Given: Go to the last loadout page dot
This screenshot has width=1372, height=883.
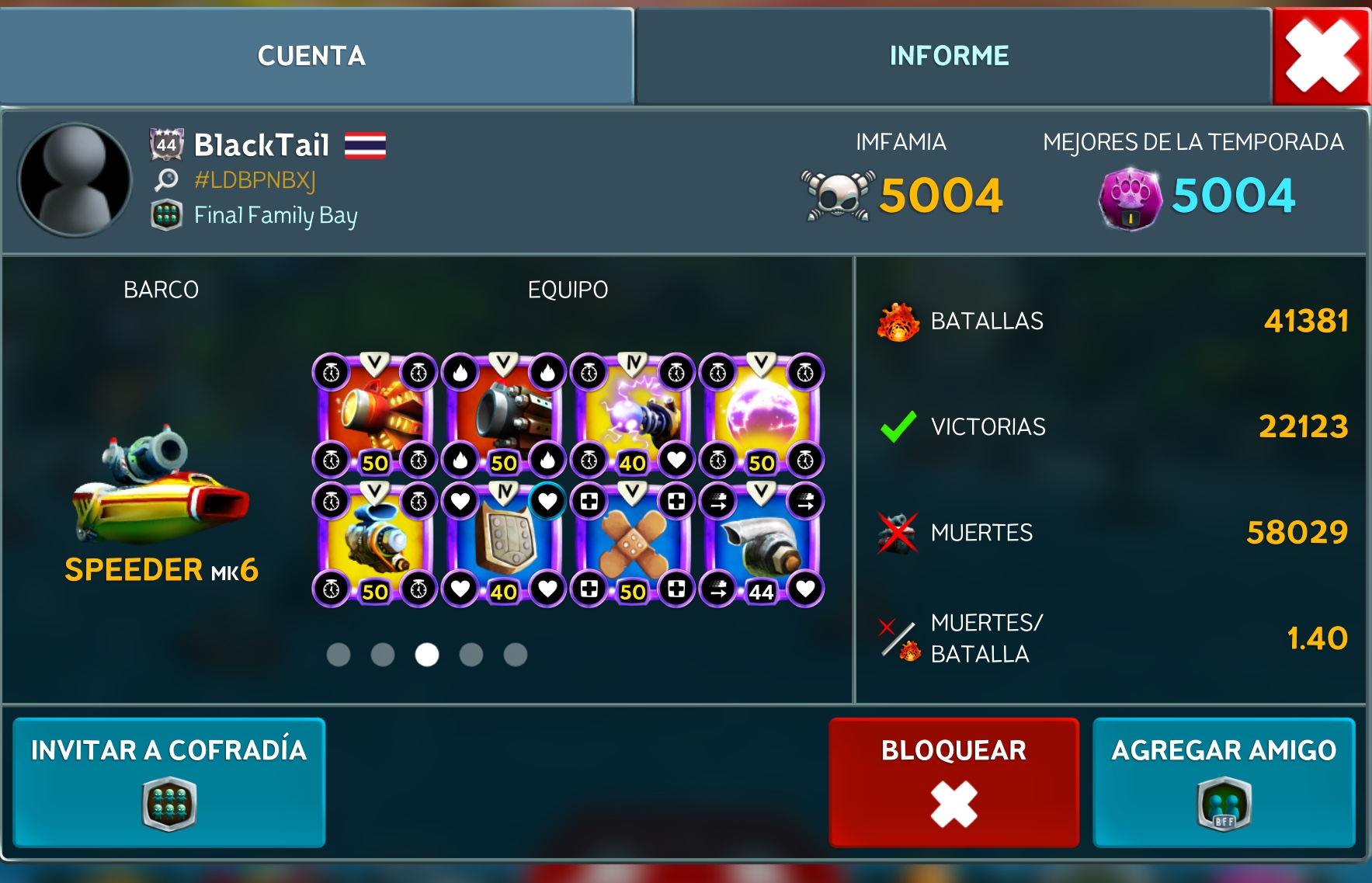Looking at the screenshot, I should click(x=516, y=655).
